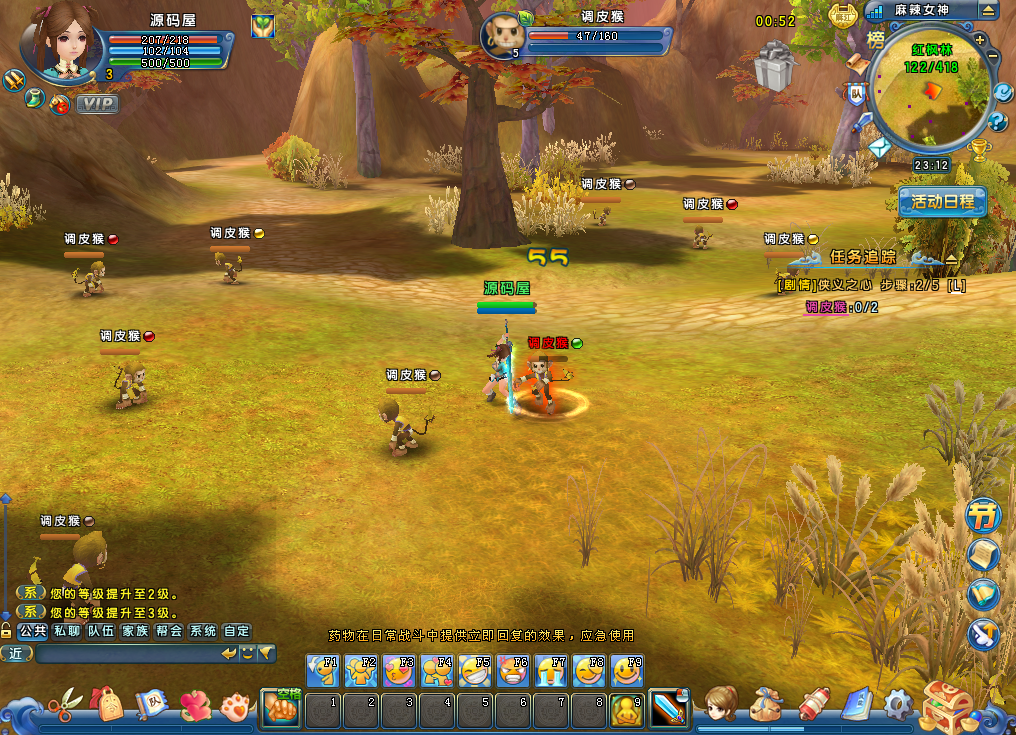Image resolution: width=1016 pixels, height=735 pixels.
Task: Show the 帮会 guild chat tab
Action: [169, 631]
